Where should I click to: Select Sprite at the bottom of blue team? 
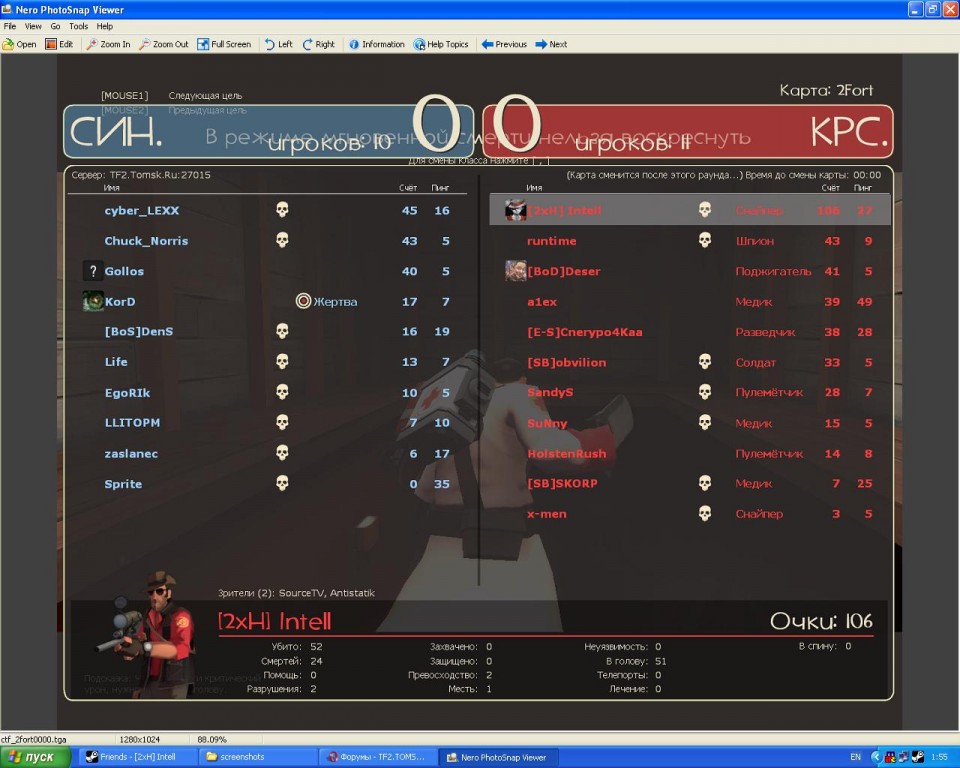(123, 484)
